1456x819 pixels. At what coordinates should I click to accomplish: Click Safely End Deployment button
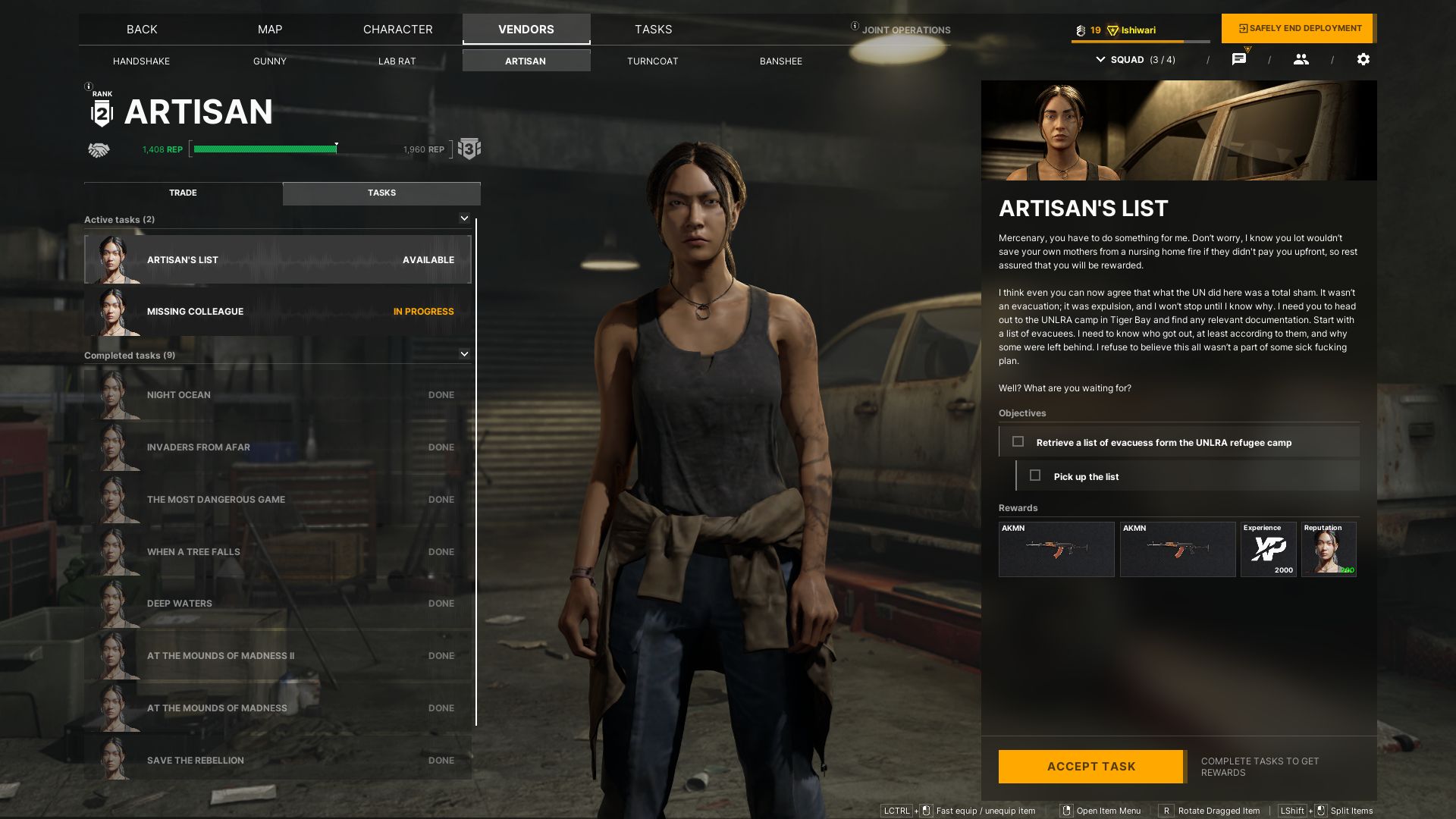pyautogui.click(x=1299, y=29)
